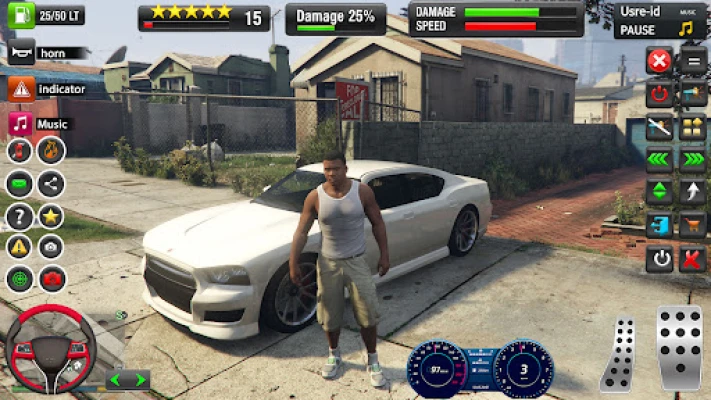Step on the small brake pedal
Screen dimensions: 711x400
(621, 353)
